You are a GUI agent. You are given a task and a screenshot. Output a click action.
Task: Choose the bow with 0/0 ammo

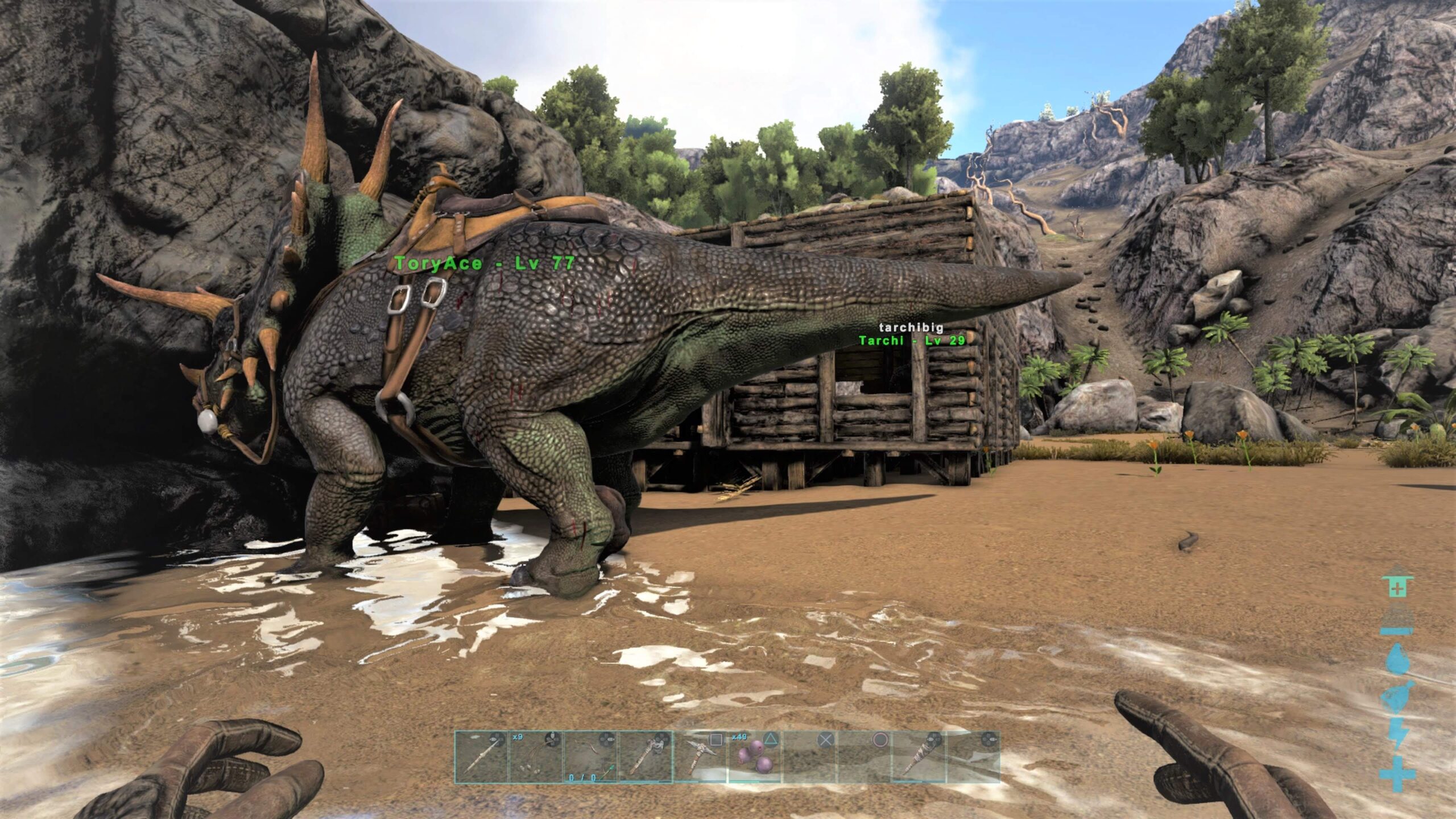(x=590, y=758)
